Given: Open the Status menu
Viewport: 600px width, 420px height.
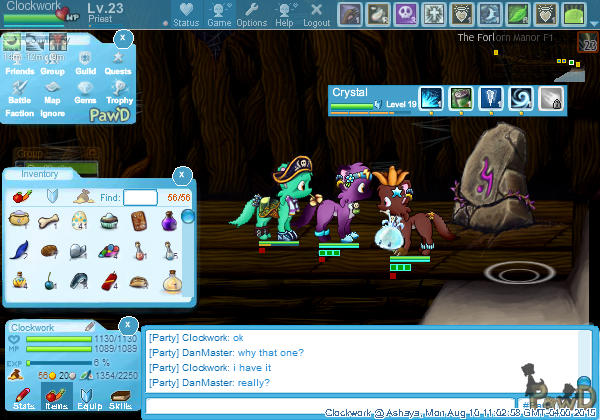Looking at the screenshot, I should click(x=185, y=16).
